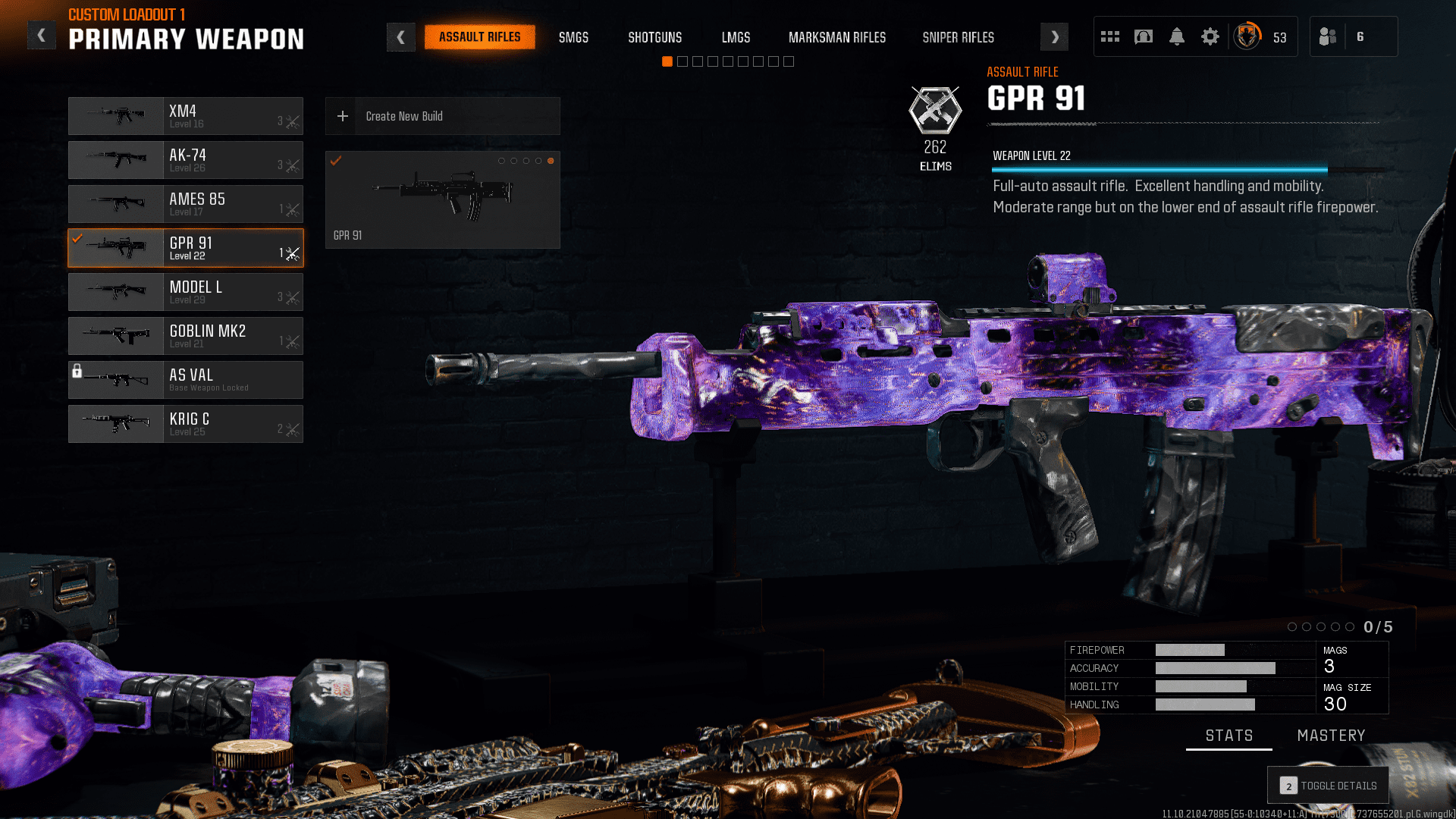1456x819 pixels.
Task: Pick the KRIG C assault rifle
Action: pyautogui.click(x=186, y=424)
